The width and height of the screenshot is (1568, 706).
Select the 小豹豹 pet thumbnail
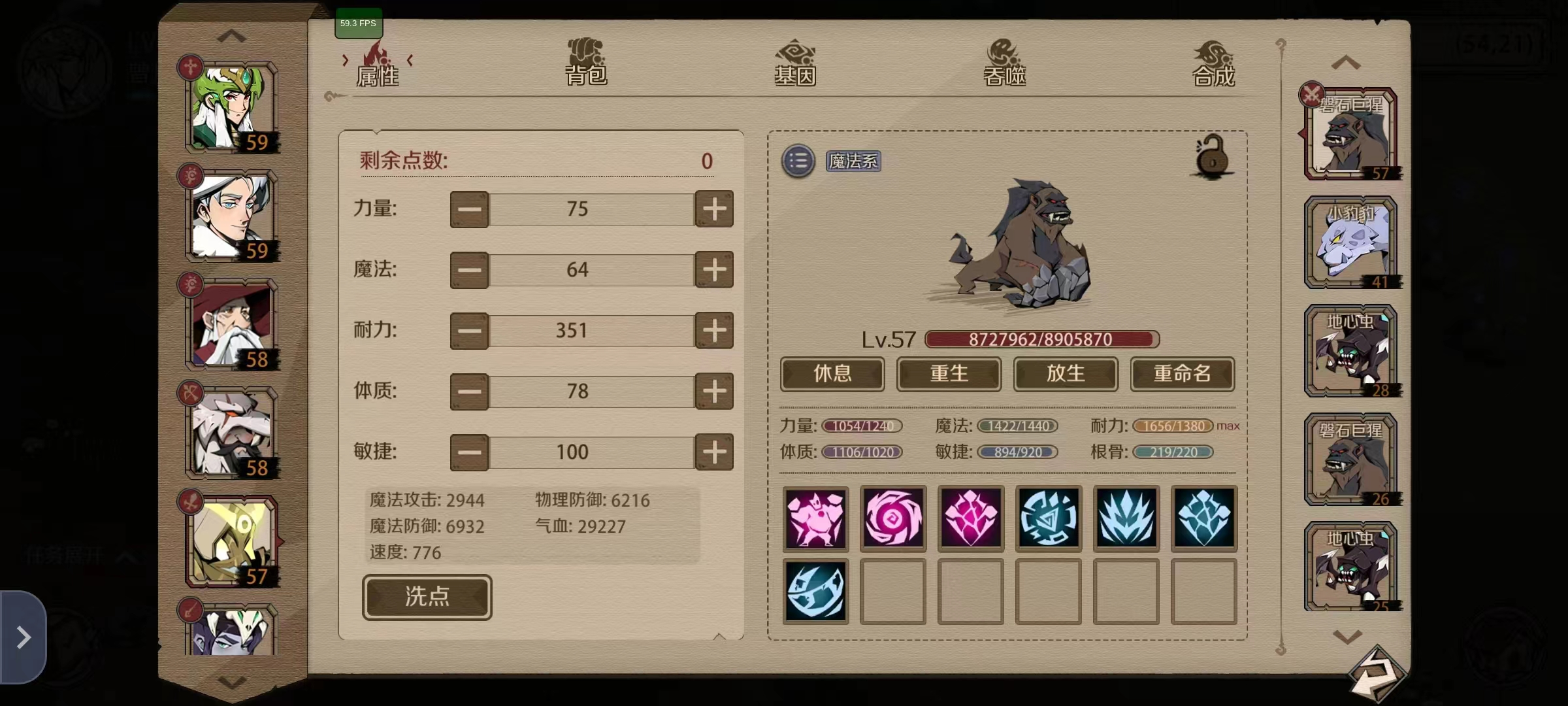(x=1350, y=243)
